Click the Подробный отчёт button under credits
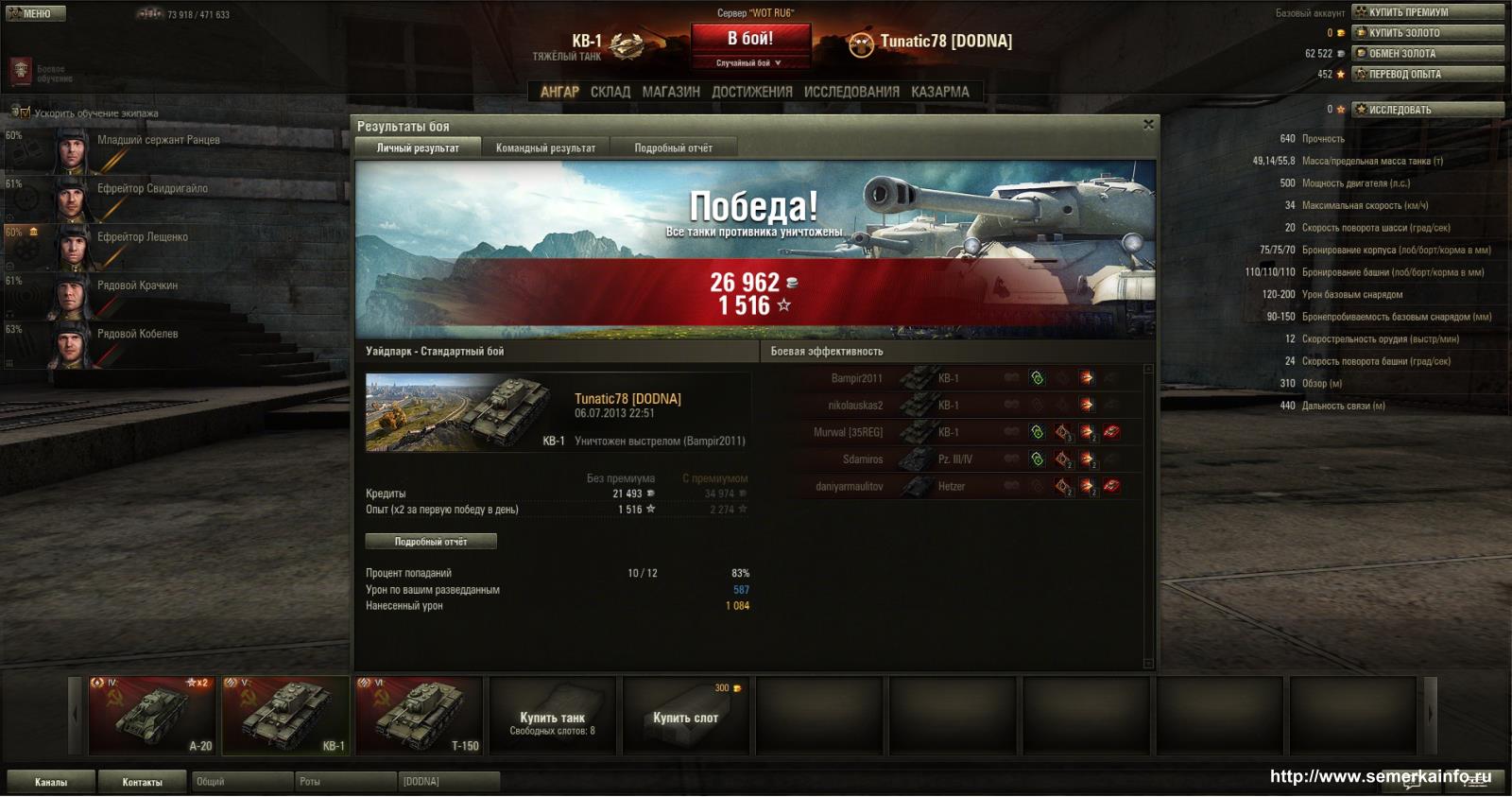Image resolution: width=1512 pixels, height=797 pixels. click(x=431, y=542)
